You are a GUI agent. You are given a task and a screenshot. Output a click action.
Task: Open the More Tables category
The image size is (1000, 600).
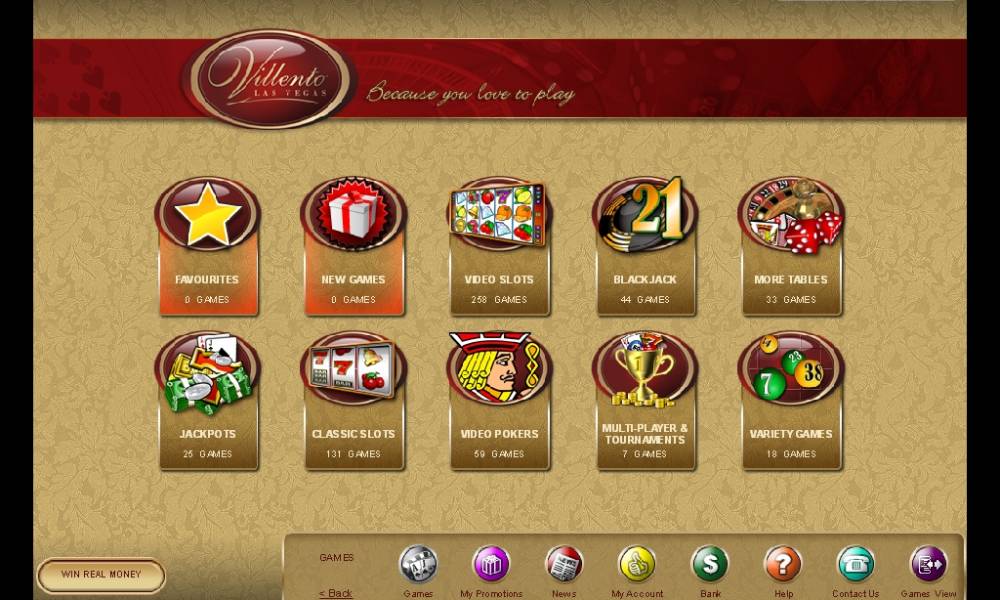tap(791, 248)
